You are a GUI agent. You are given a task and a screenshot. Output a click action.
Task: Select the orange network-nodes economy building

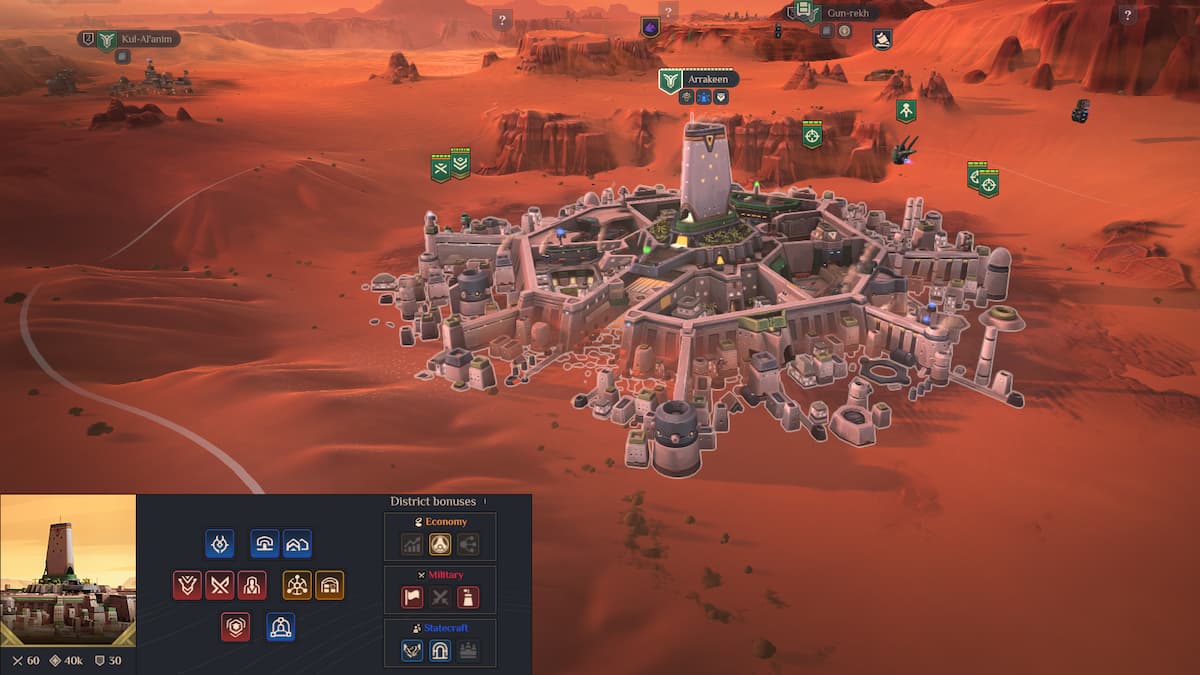pos(297,585)
